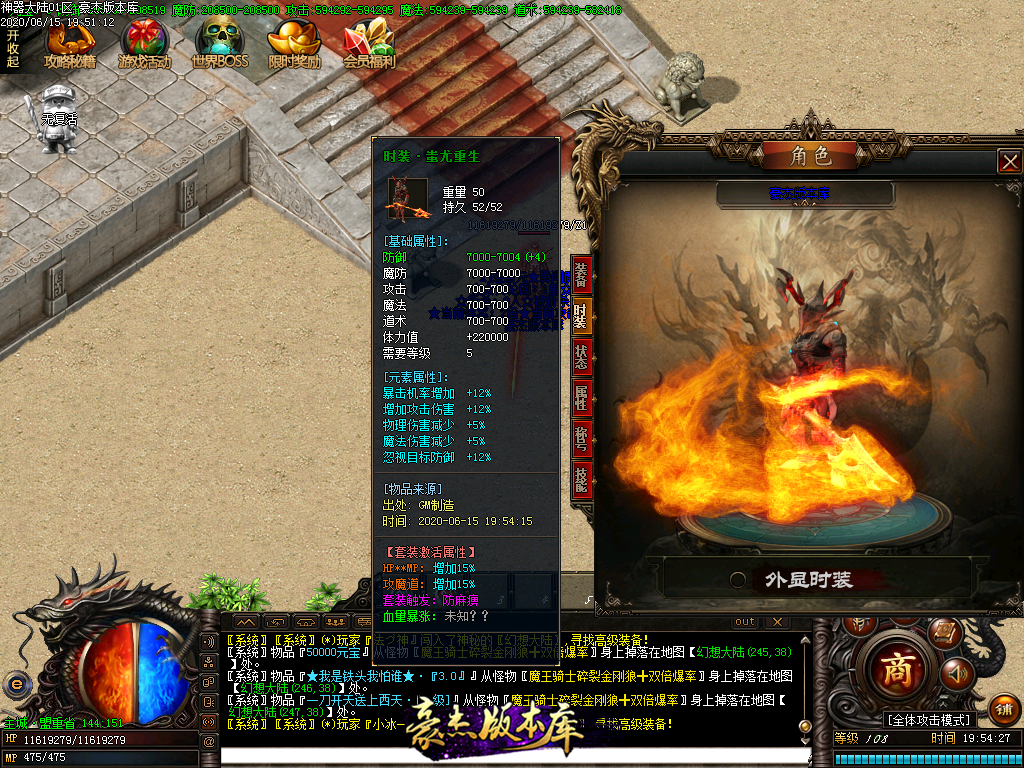Screen dimensions: 1024x768
Task: Open the 世界BOSS menu
Action: [x=219, y=44]
